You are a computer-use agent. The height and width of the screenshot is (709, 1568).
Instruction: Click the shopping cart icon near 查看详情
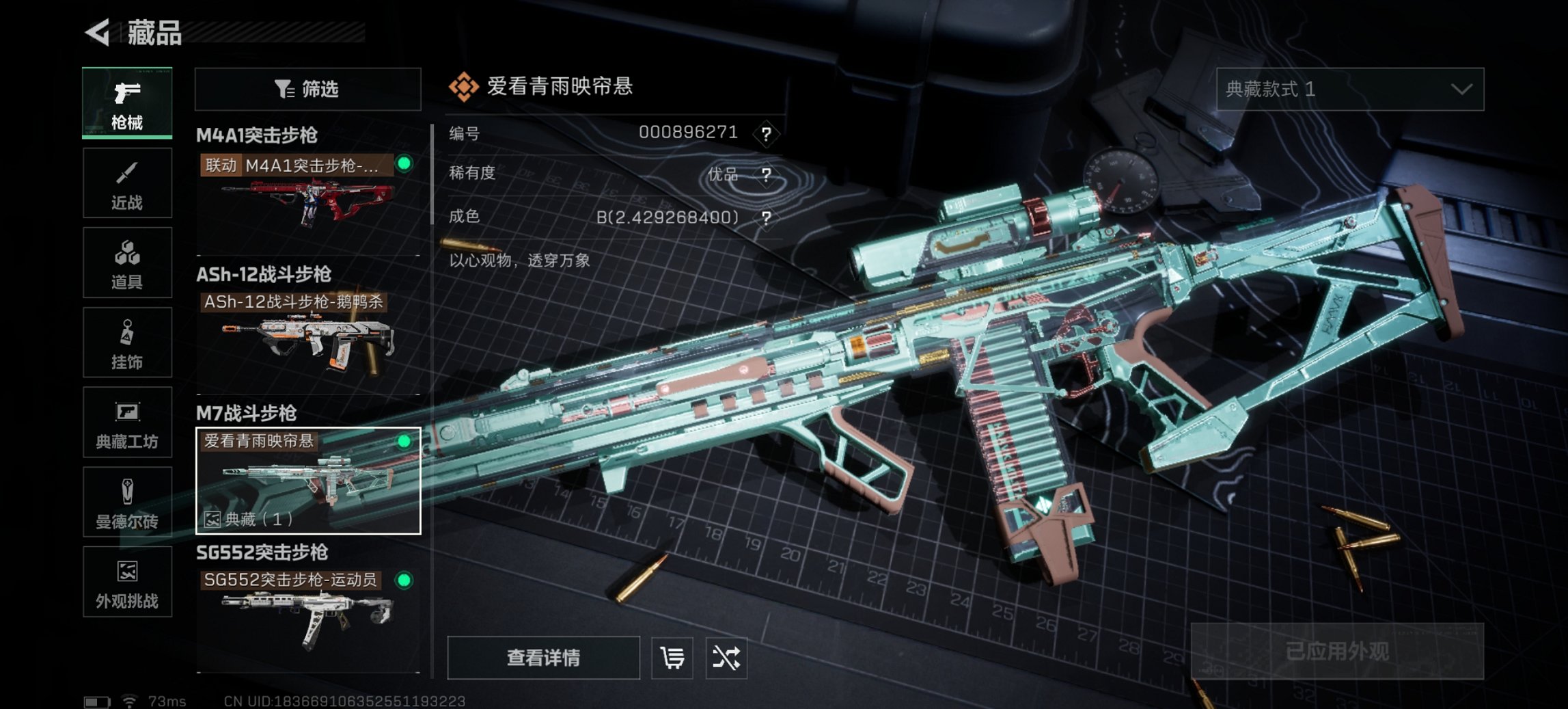click(x=672, y=658)
